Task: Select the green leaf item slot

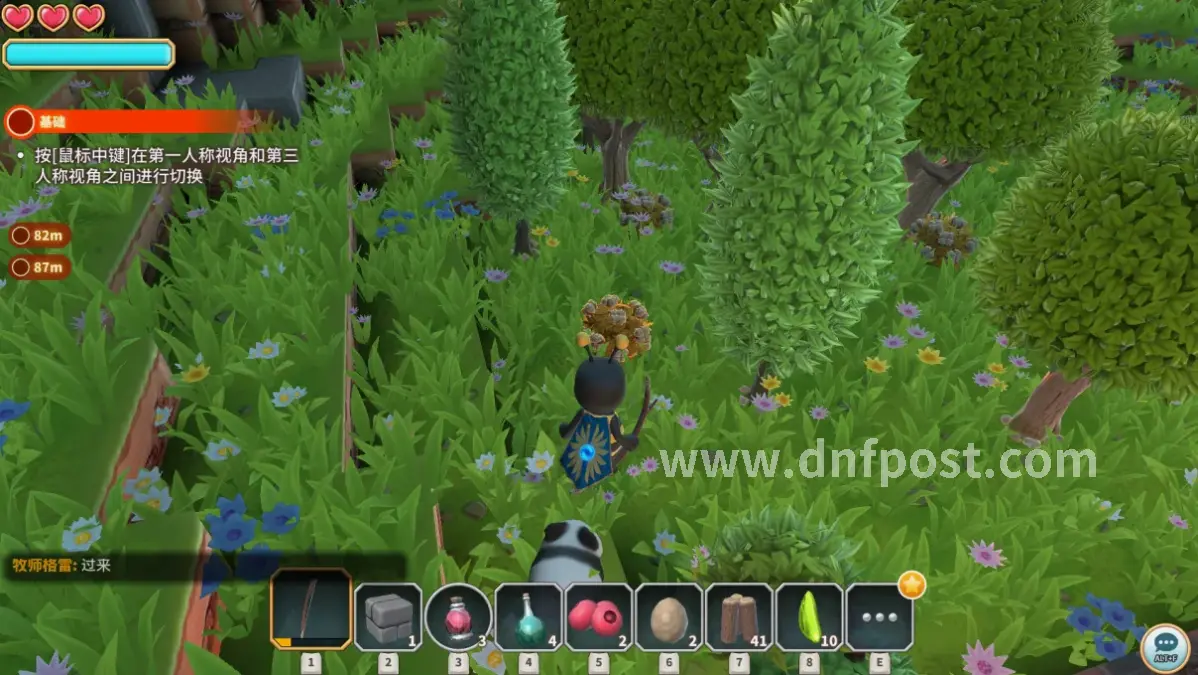Action: [x=809, y=616]
